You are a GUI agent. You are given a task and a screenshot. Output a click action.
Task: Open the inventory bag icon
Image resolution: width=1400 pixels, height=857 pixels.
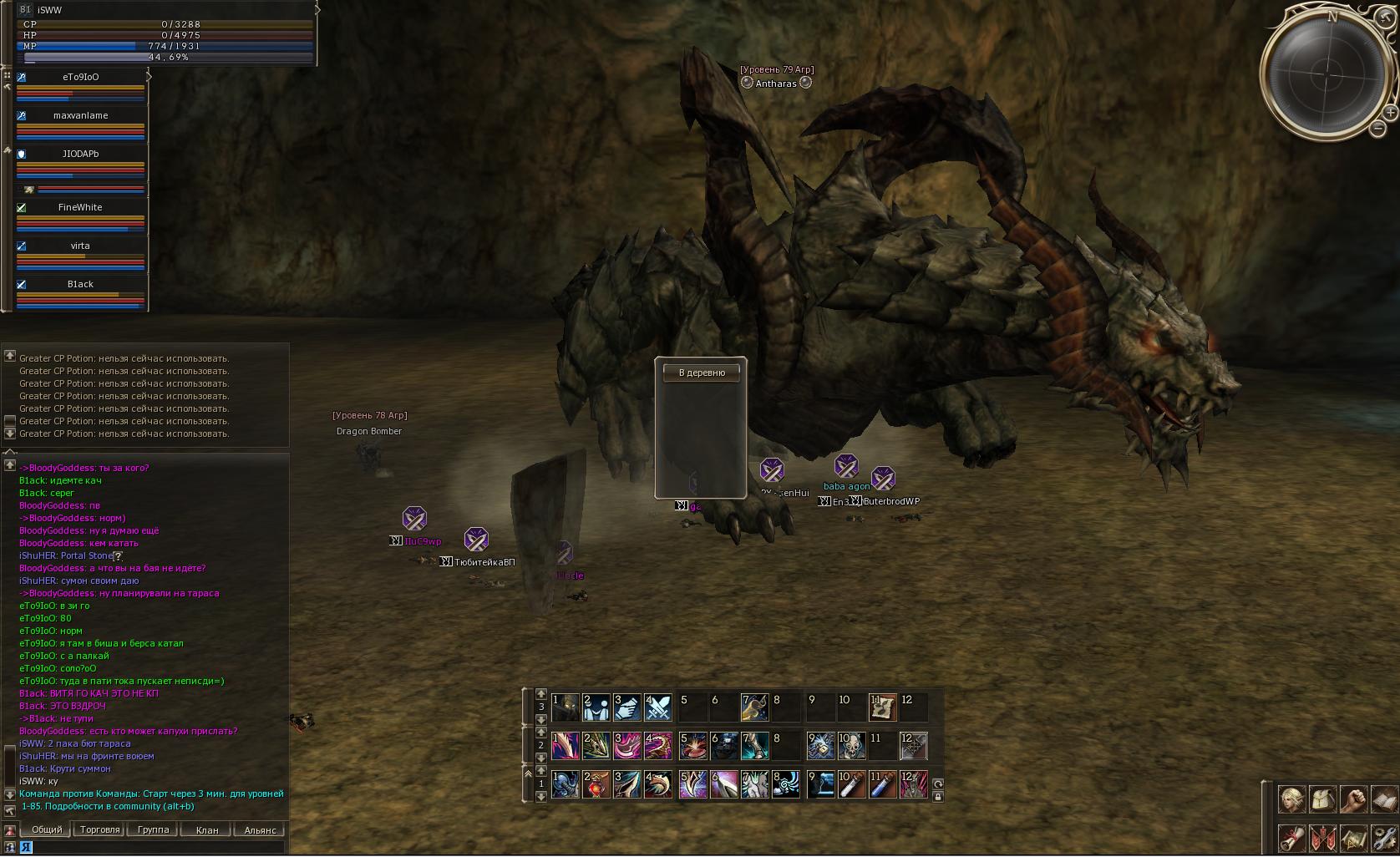pos(1322,799)
